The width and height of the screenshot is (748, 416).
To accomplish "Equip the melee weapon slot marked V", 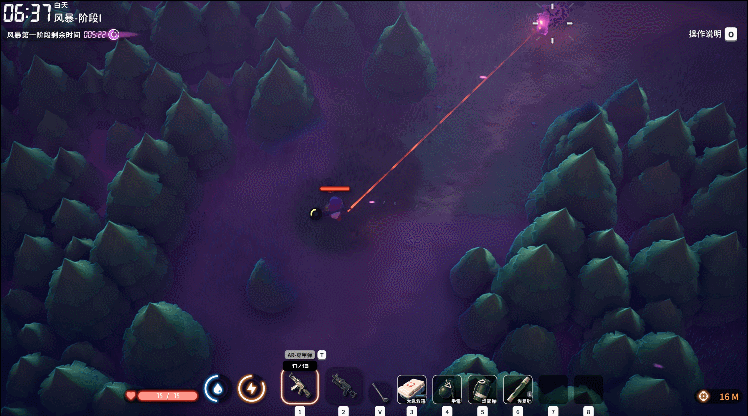I will (379, 389).
